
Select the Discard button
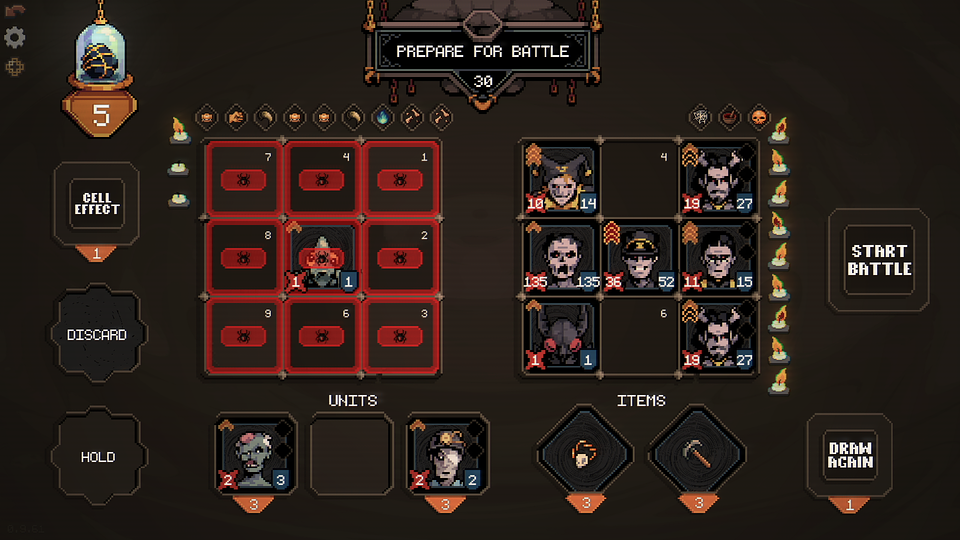[x=97, y=335]
